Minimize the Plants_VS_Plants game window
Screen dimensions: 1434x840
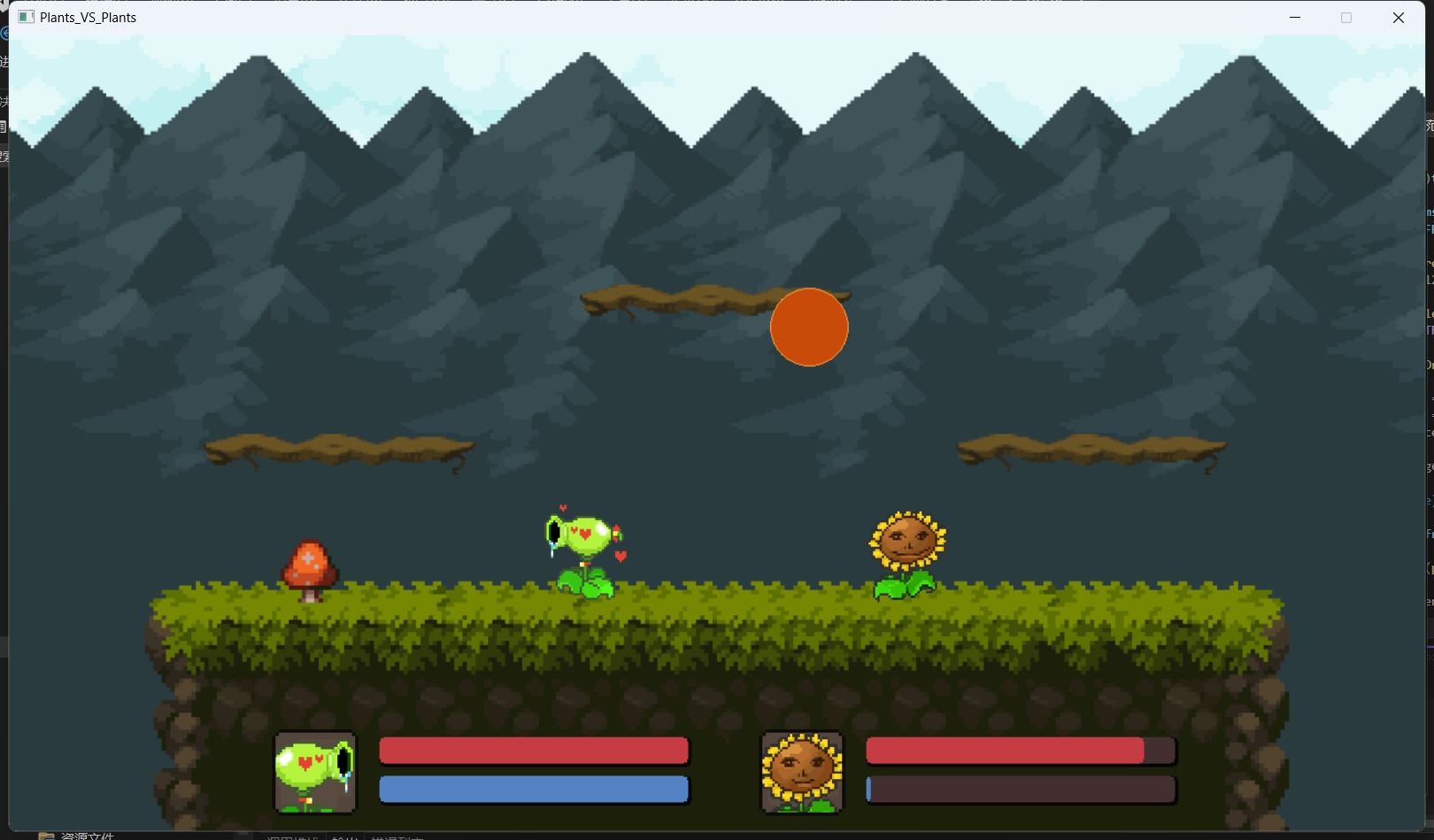pos(1295,17)
